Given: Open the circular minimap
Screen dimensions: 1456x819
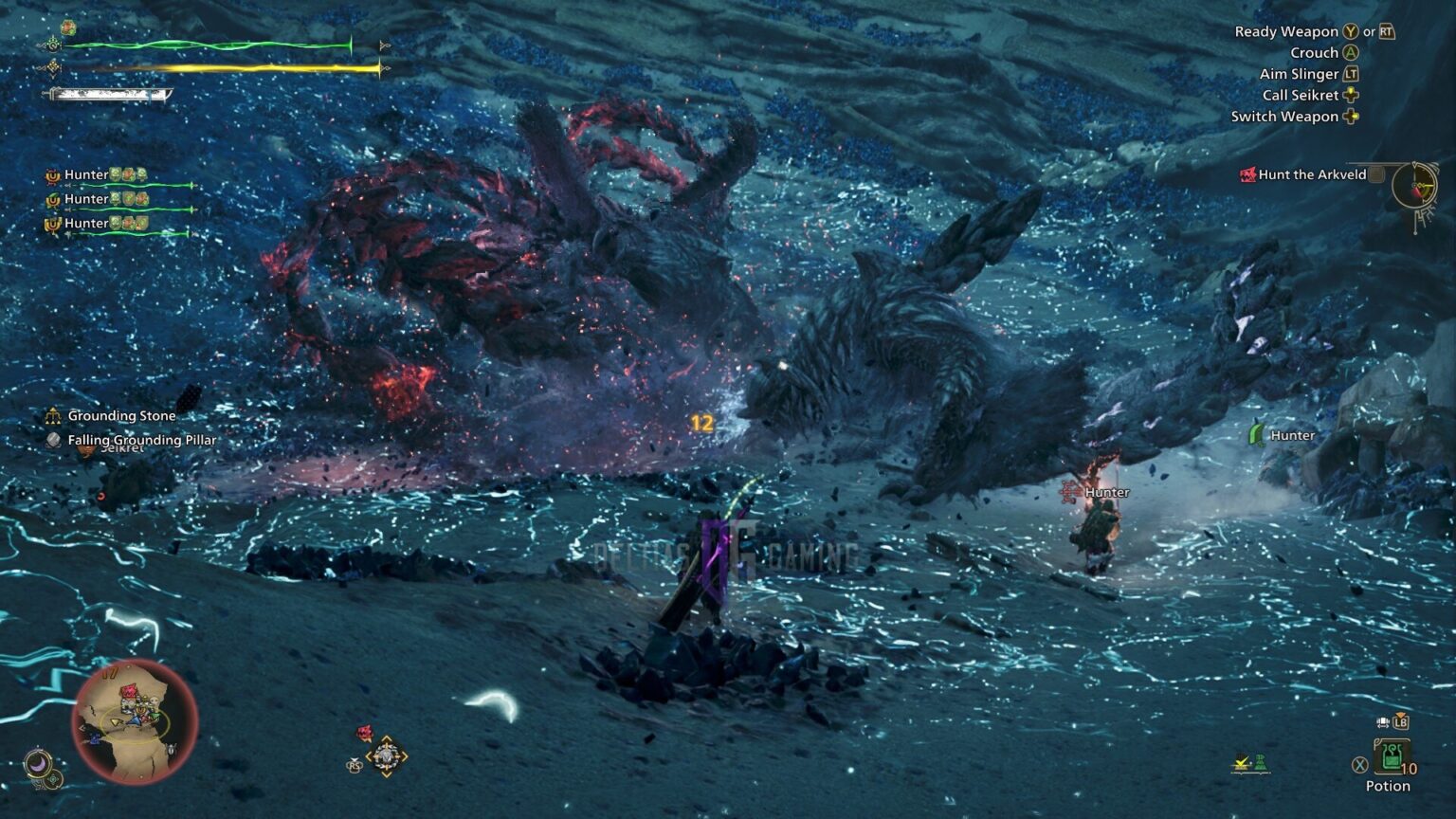Looking at the screenshot, I should [x=135, y=722].
